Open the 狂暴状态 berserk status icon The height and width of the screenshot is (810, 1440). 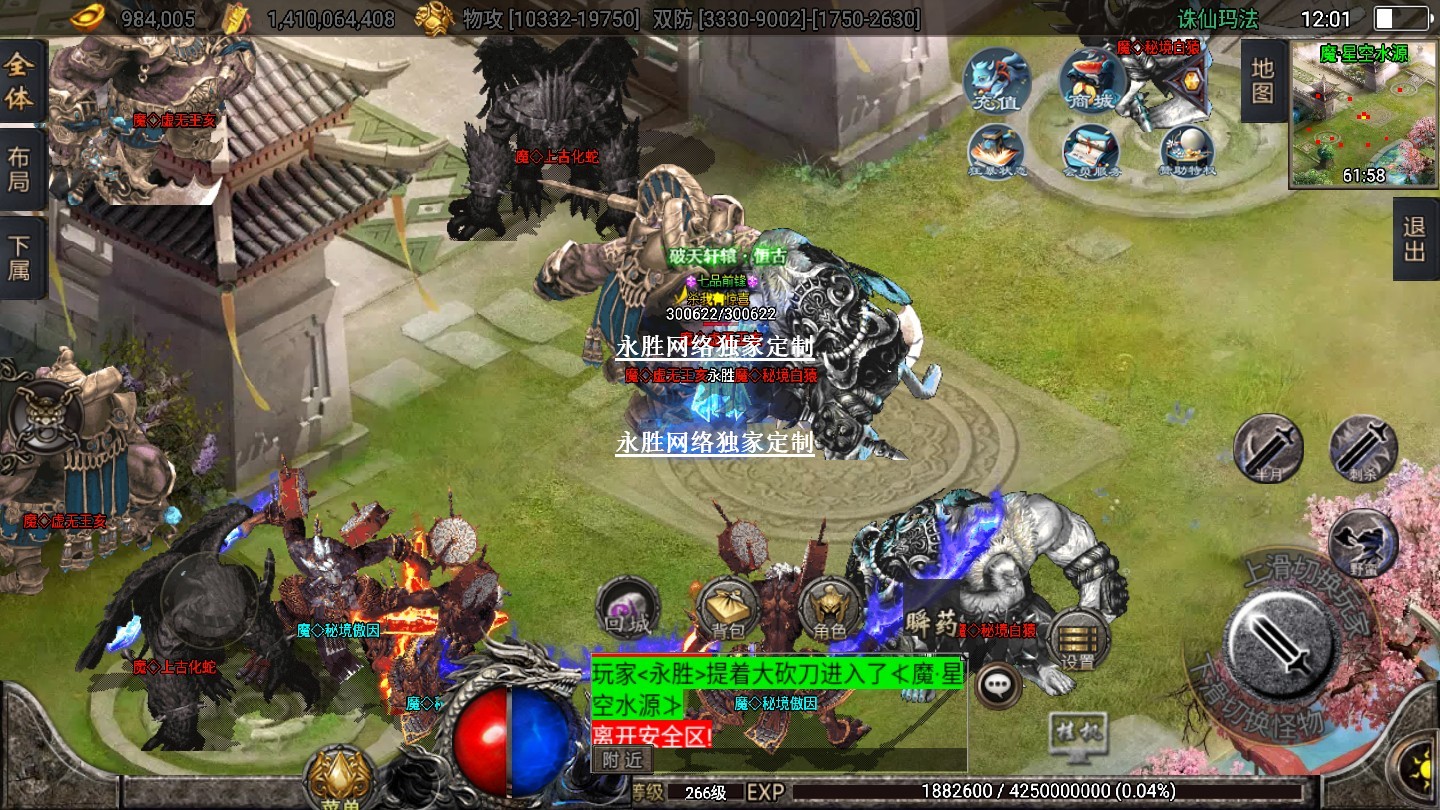997,154
